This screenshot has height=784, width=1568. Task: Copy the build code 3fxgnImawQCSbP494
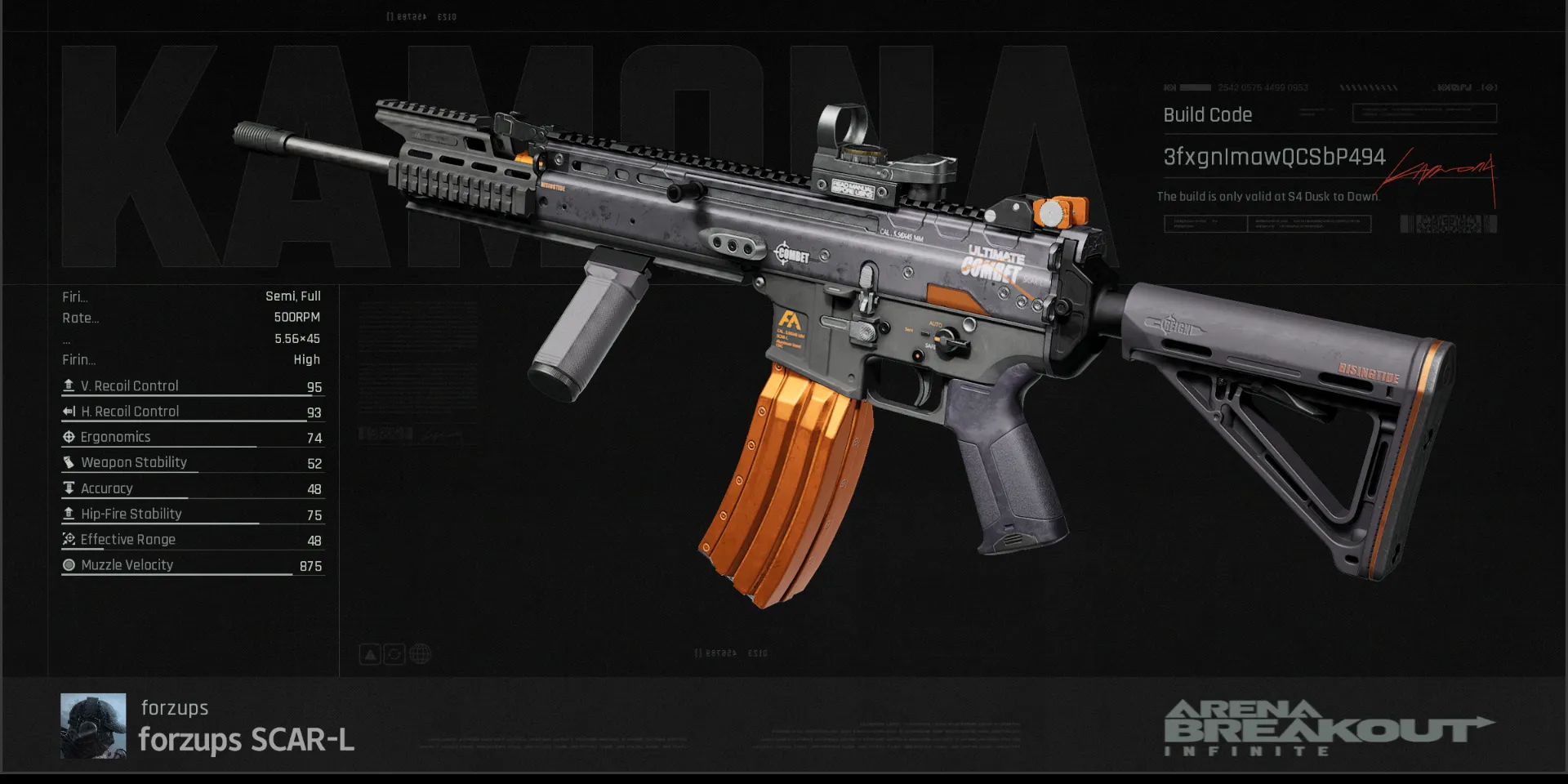(x=1274, y=157)
